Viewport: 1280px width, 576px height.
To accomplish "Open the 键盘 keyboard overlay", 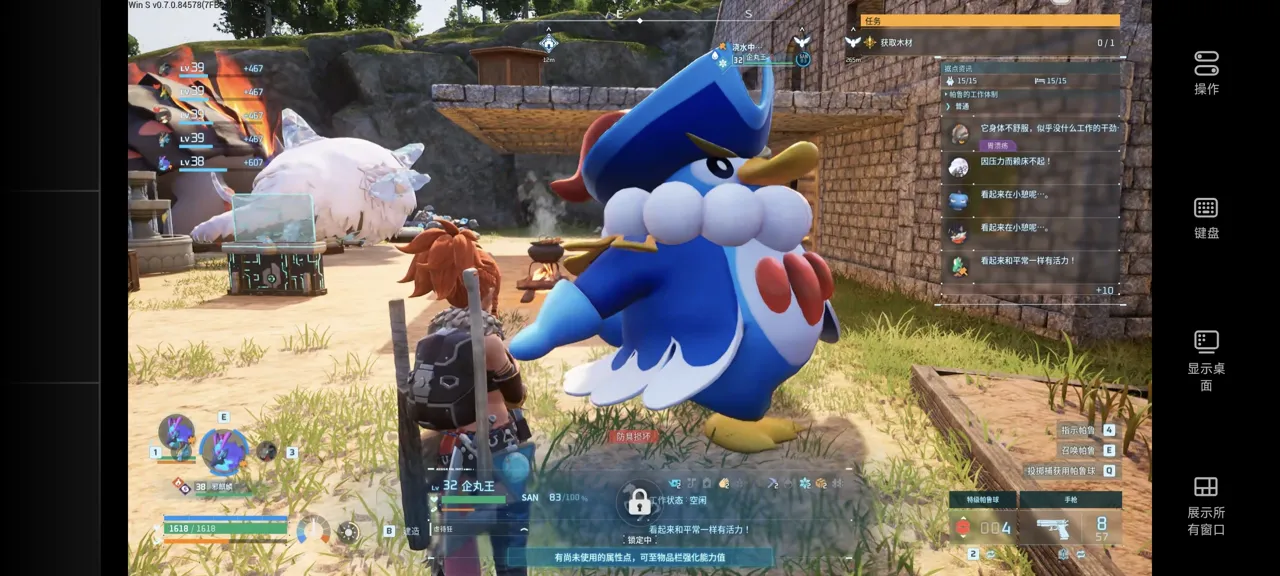I will pos(1206,216).
